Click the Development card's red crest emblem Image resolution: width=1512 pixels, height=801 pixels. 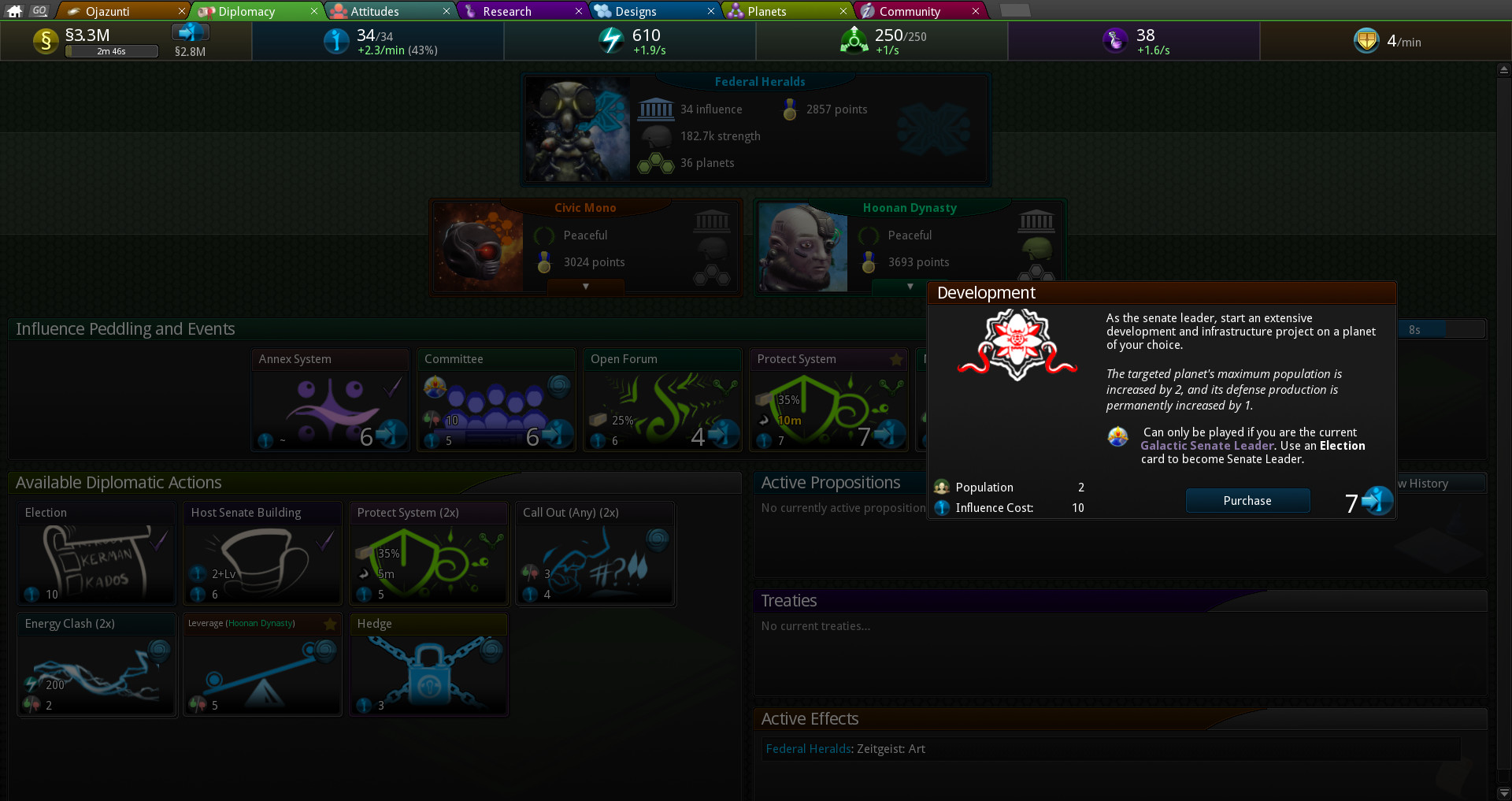pyautogui.click(x=1016, y=344)
